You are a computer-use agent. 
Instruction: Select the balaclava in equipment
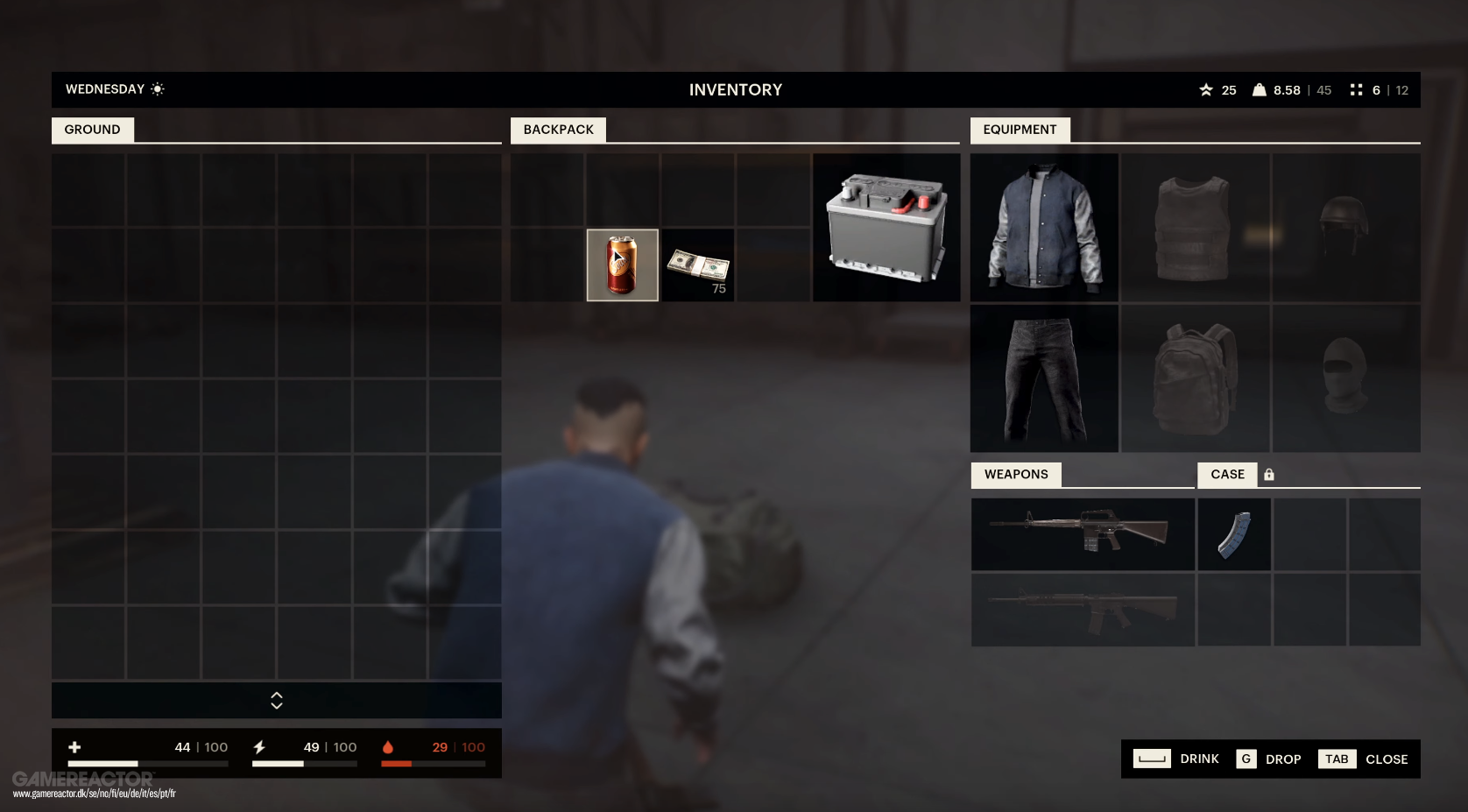pos(1346,378)
